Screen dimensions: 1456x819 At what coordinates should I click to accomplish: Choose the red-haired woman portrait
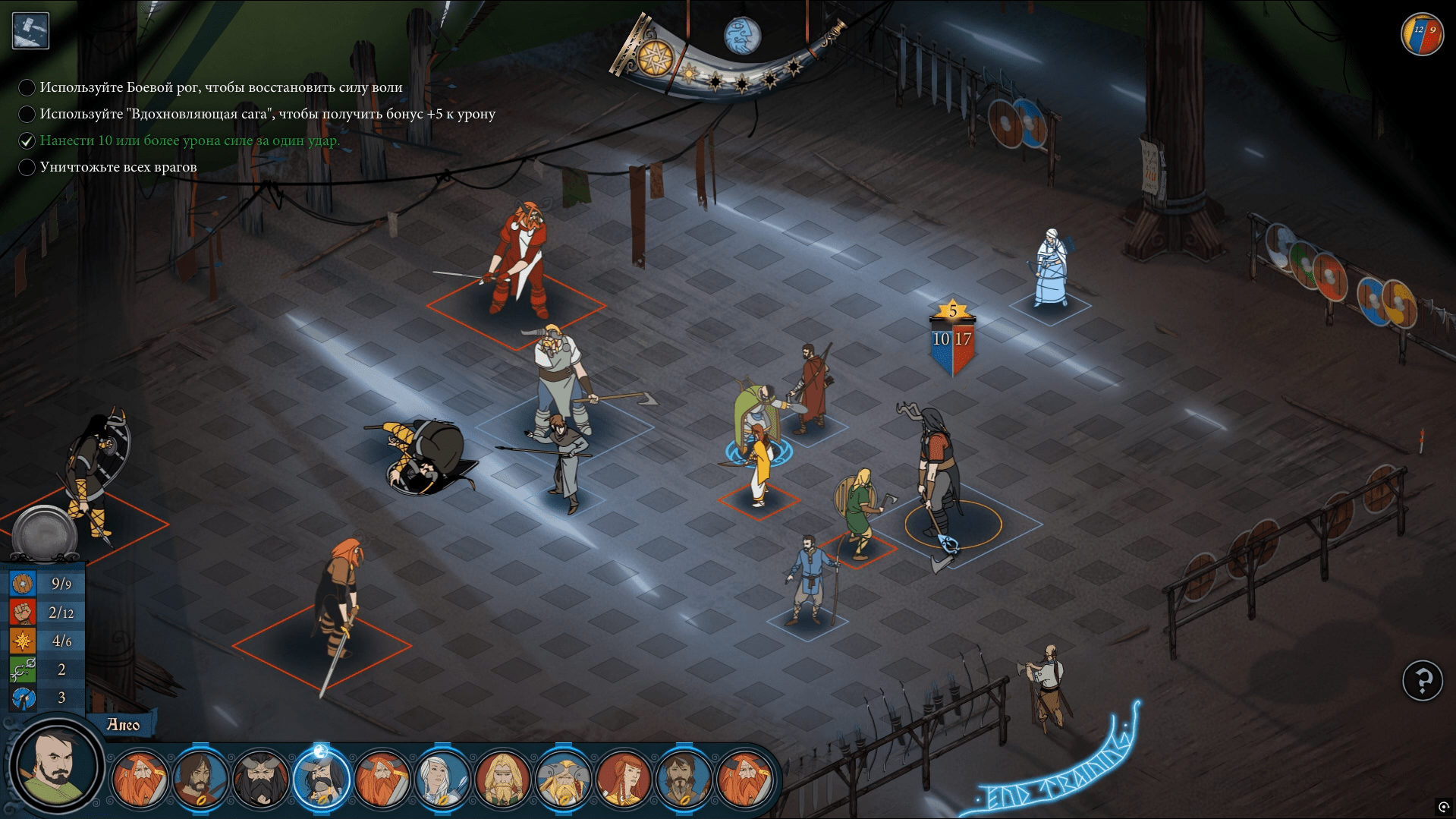(x=624, y=780)
